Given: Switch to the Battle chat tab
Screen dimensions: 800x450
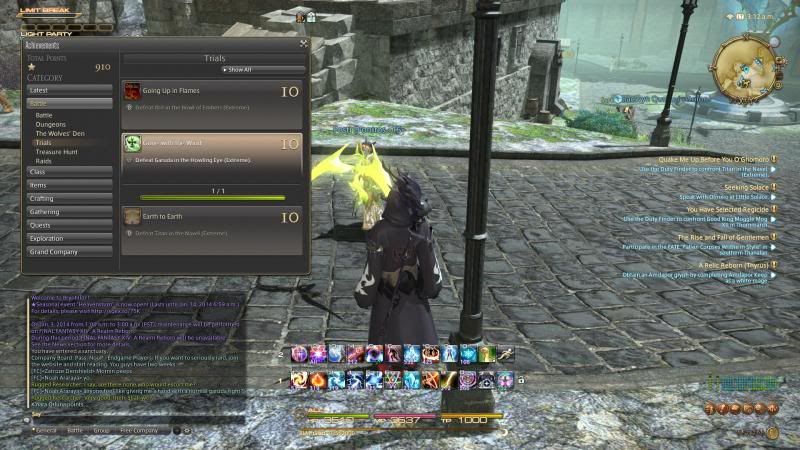Looking at the screenshot, I should [75, 430].
